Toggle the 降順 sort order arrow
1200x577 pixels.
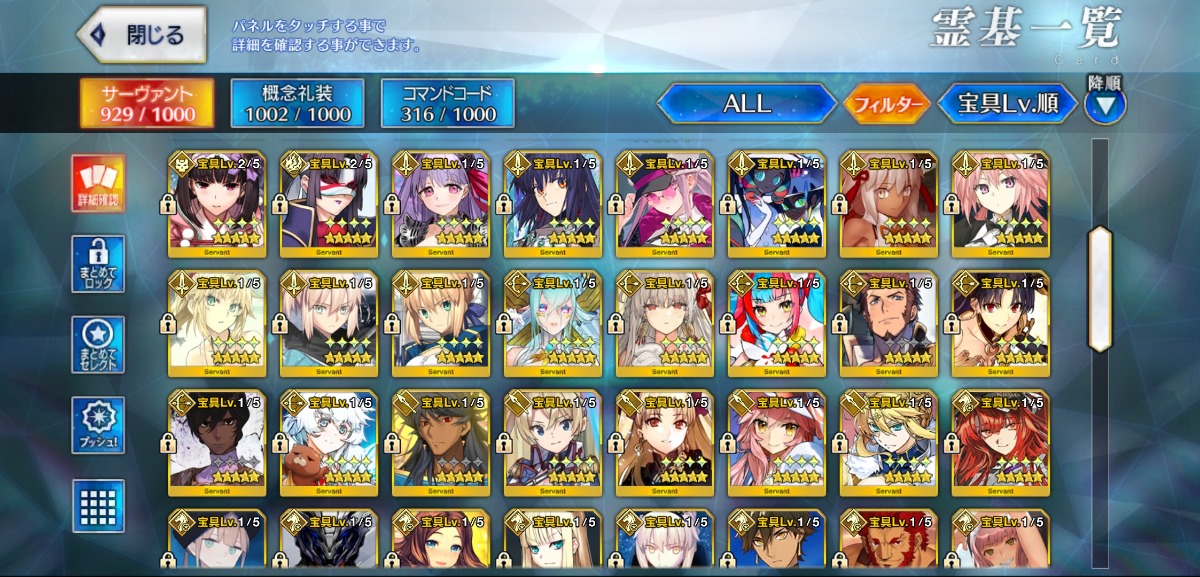(1104, 104)
